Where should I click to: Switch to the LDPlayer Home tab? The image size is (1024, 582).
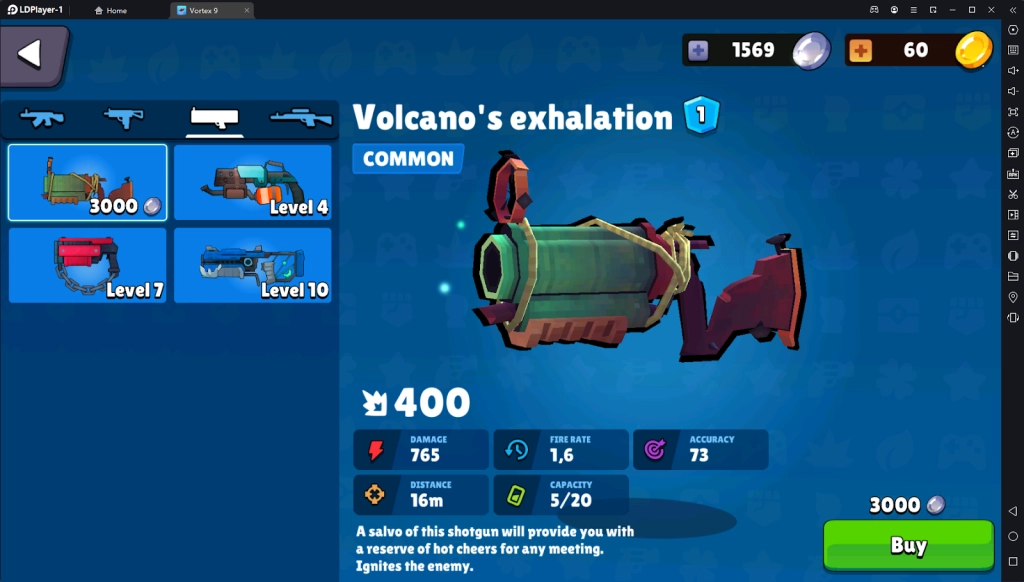point(111,10)
